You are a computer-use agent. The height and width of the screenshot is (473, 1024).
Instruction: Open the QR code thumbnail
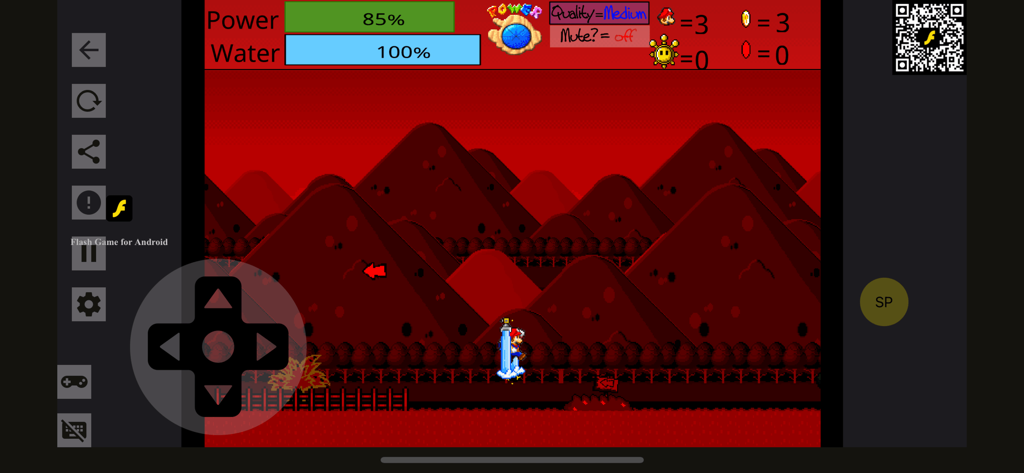(929, 38)
